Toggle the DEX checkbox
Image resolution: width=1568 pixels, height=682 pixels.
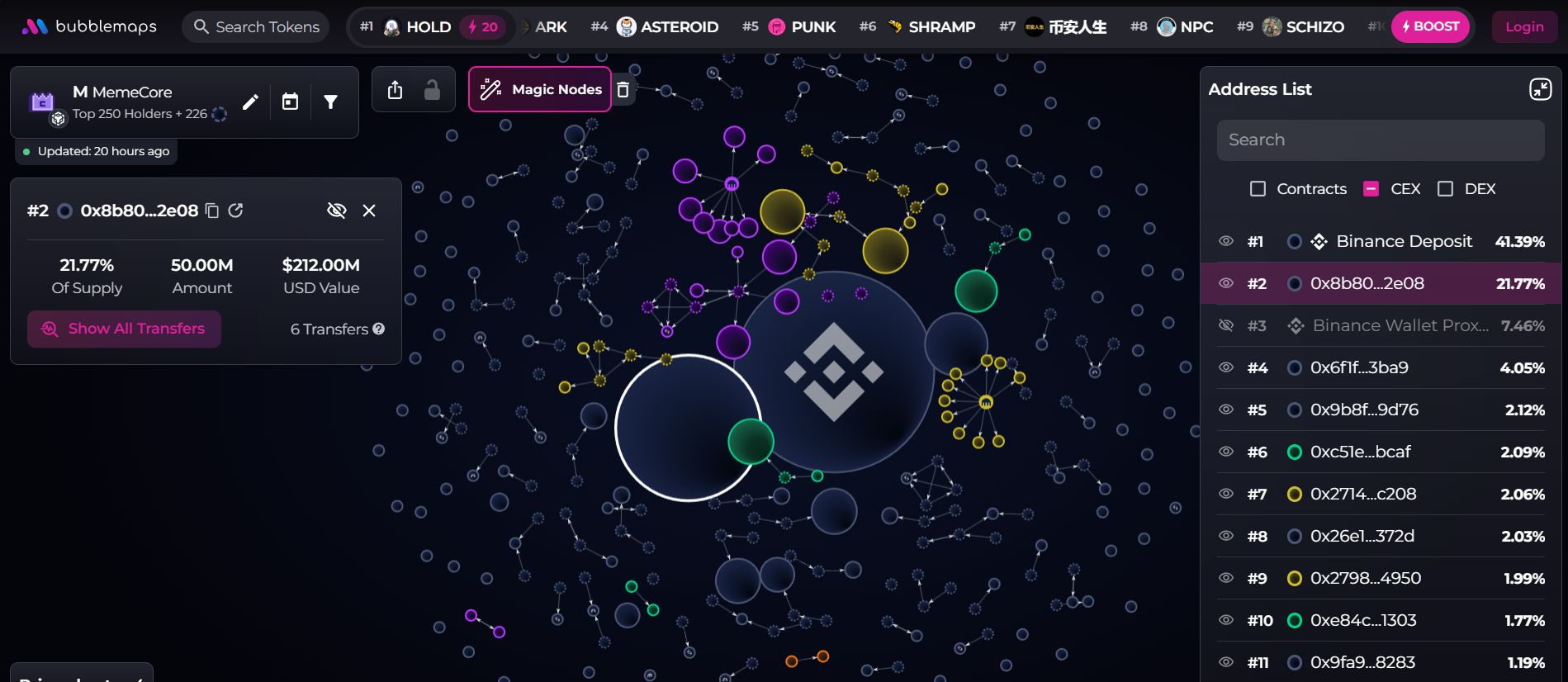point(1445,189)
